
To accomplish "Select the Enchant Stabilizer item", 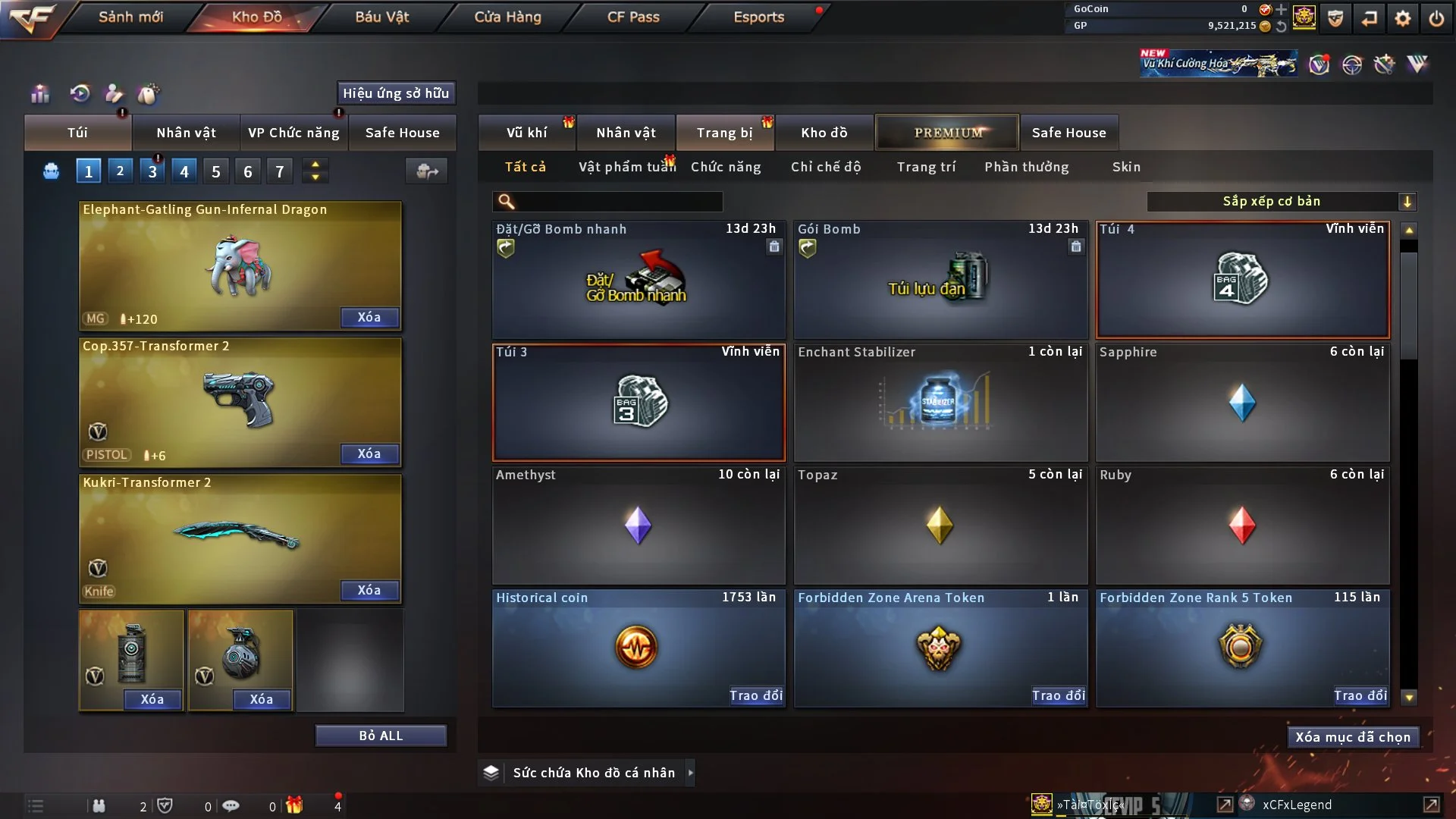I will (x=940, y=403).
